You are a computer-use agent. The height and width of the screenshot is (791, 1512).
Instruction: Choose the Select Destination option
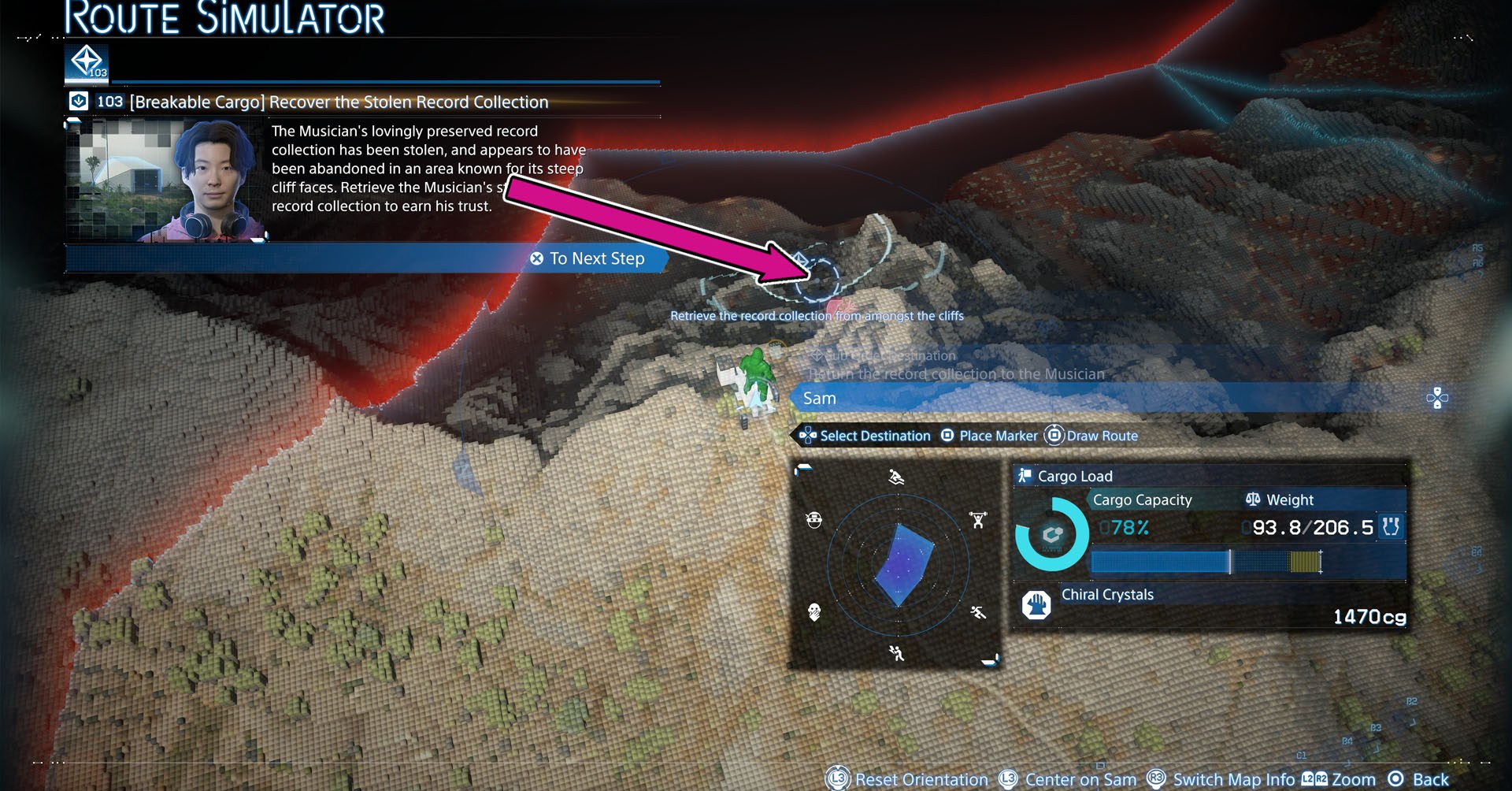(865, 436)
